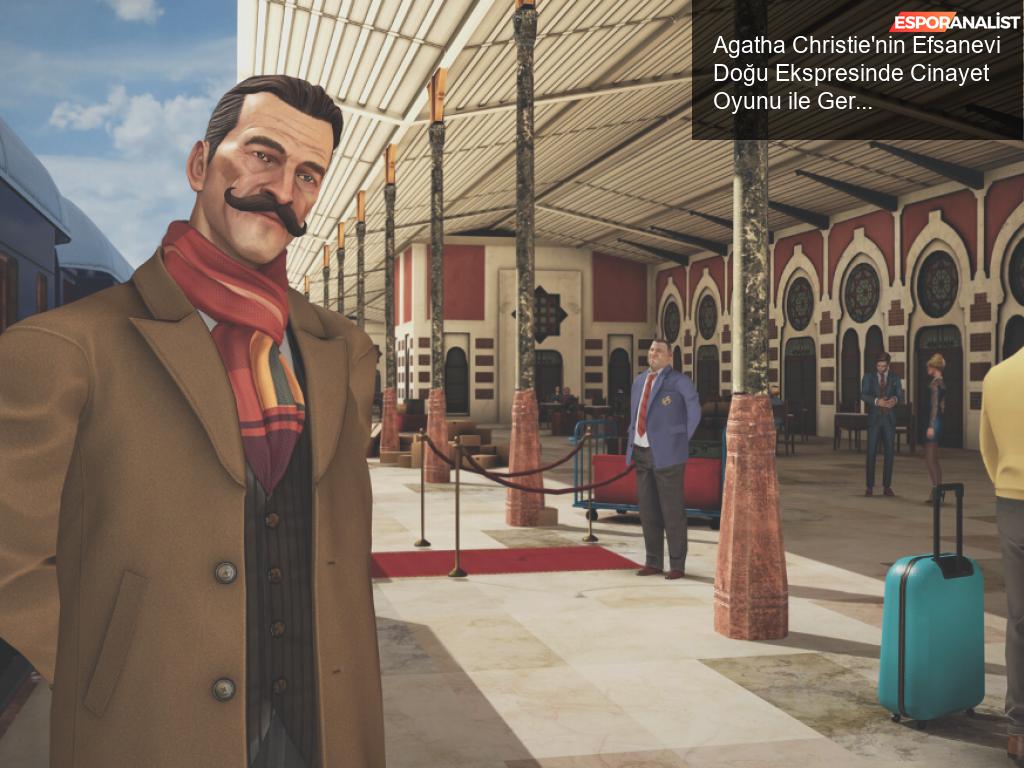The width and height of the screenshot is (1024, 768).
Task: Open the Agatha Christie article headline
Action: pos(851,73)
